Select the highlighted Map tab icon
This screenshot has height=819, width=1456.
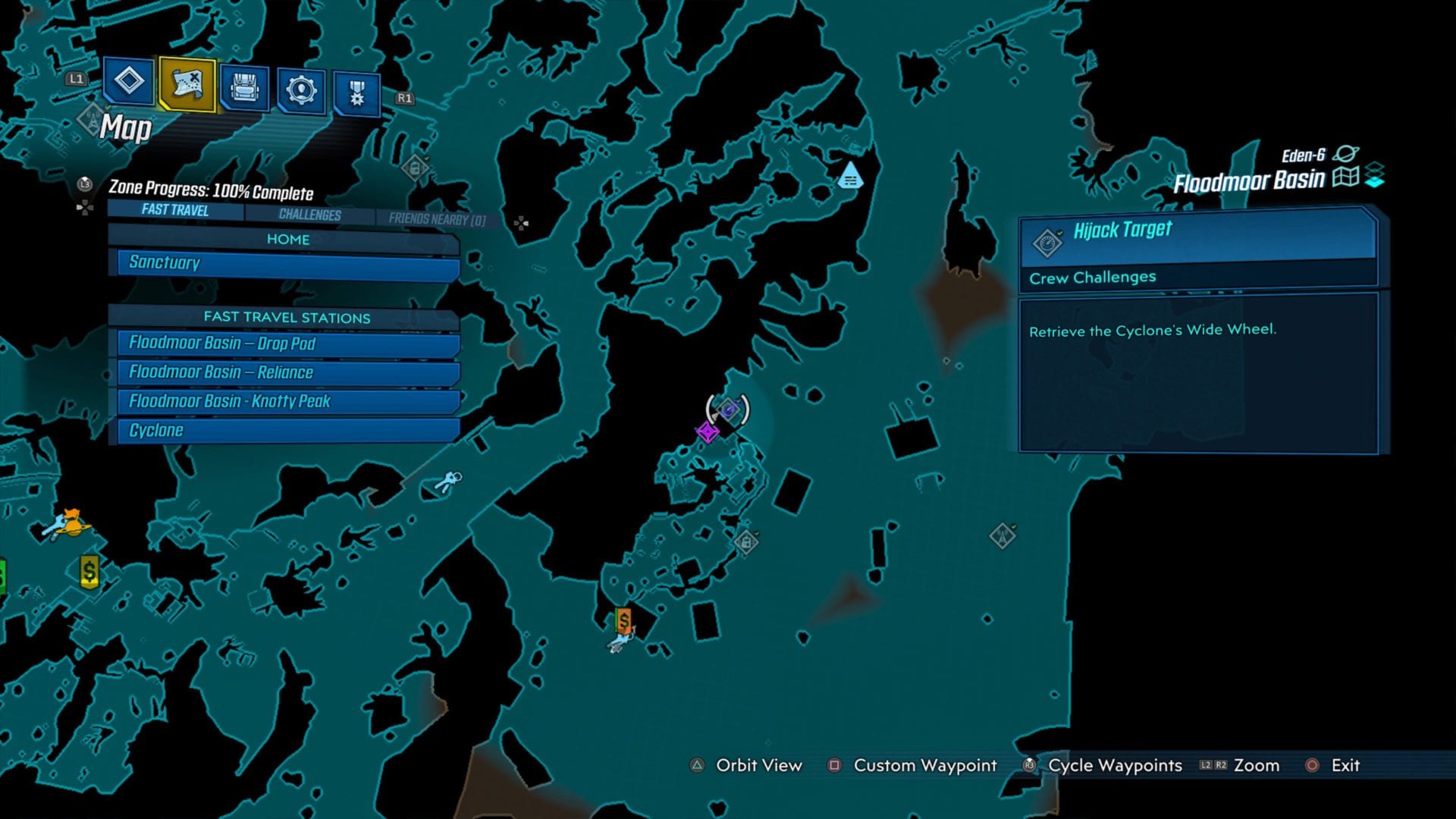186,86
